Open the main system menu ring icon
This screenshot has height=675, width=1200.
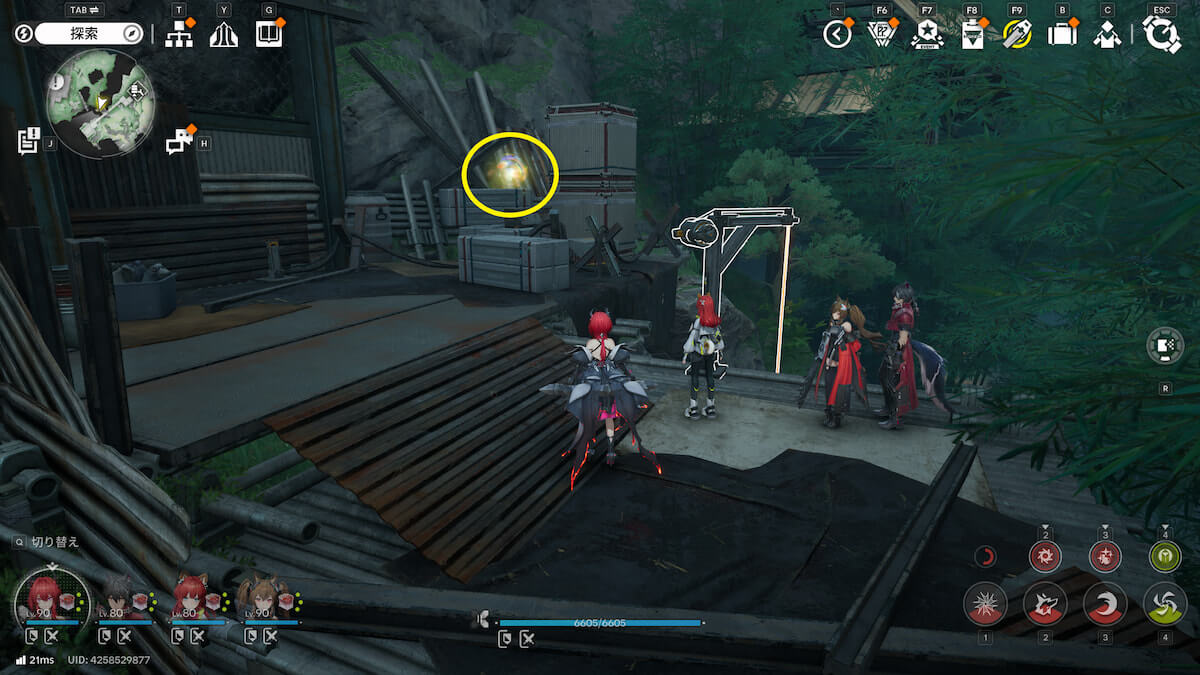1162,34
